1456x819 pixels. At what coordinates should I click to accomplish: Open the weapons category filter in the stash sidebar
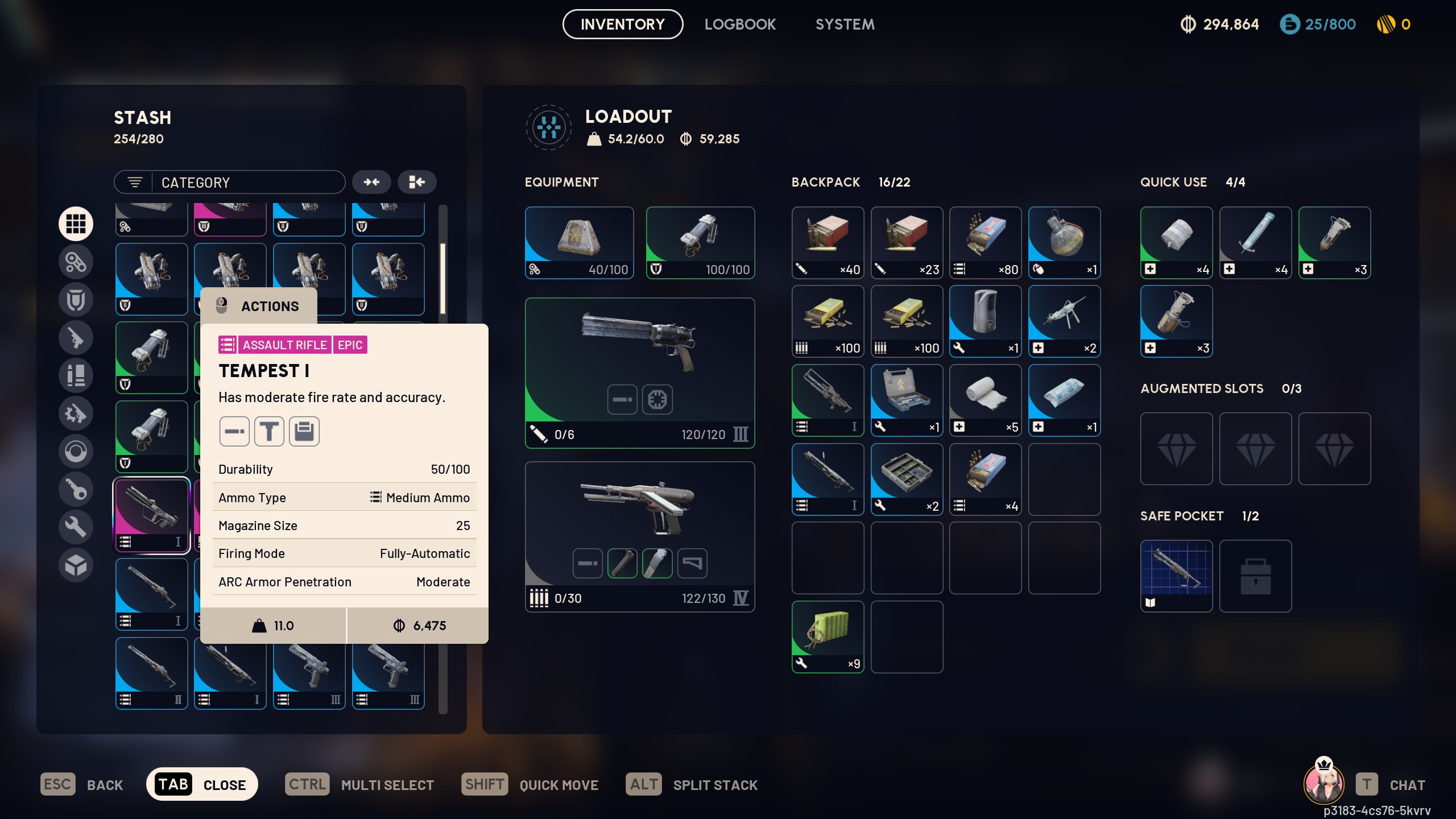76,338
